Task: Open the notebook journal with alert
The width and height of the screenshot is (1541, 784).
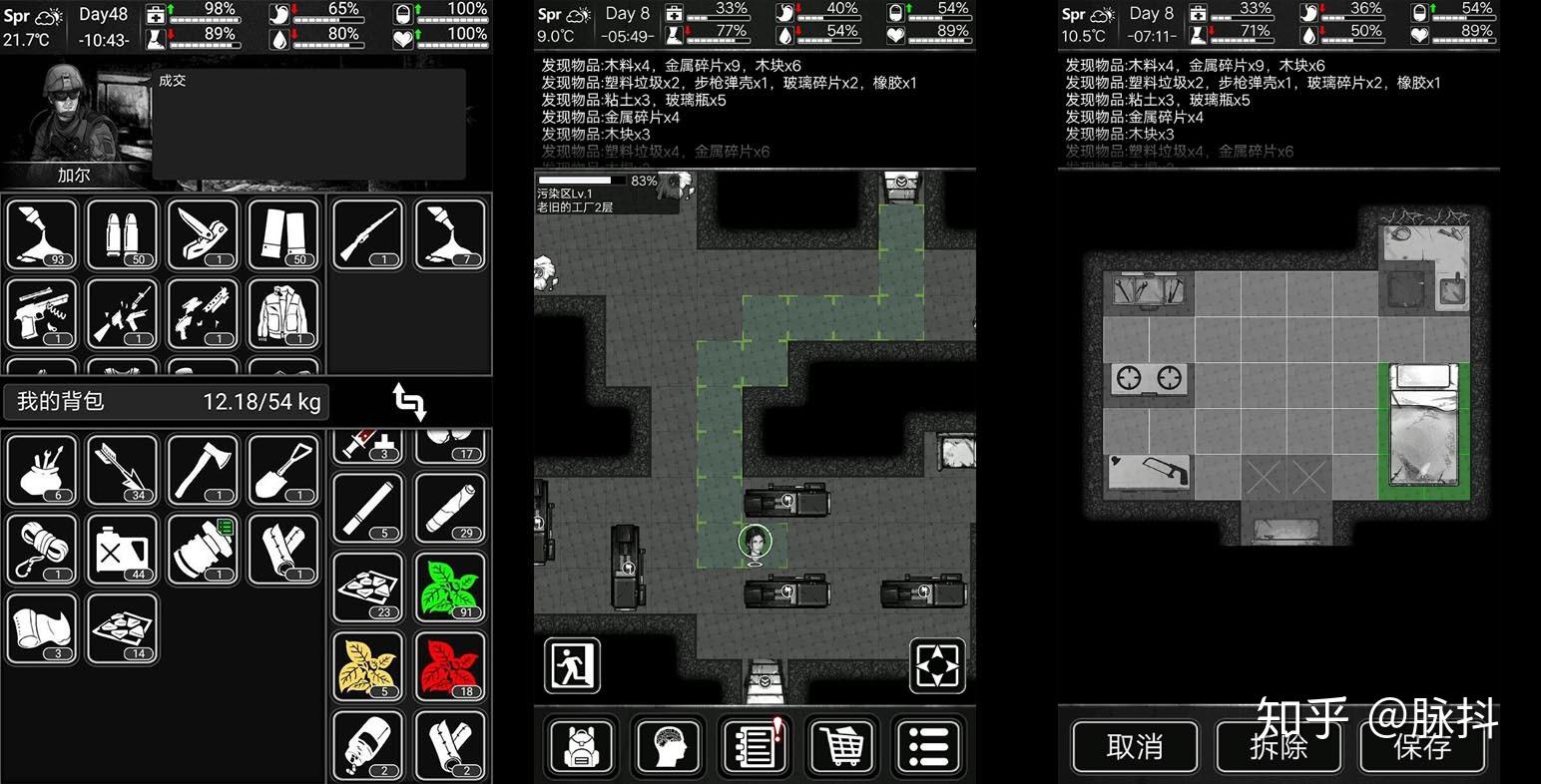Action: pos(755,745)
